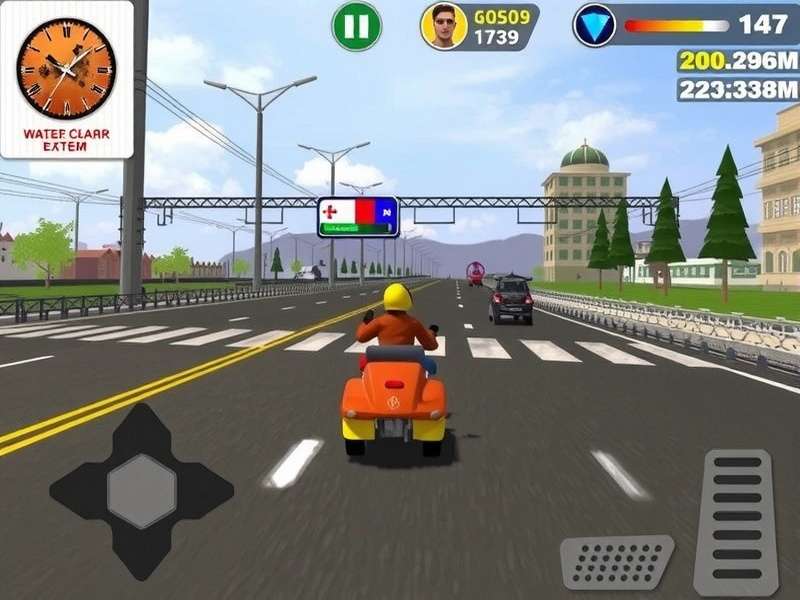Tap the directional pad steering control
Image resolution: width=800 pixels, height=600 pixels.
tap(141, 491)
